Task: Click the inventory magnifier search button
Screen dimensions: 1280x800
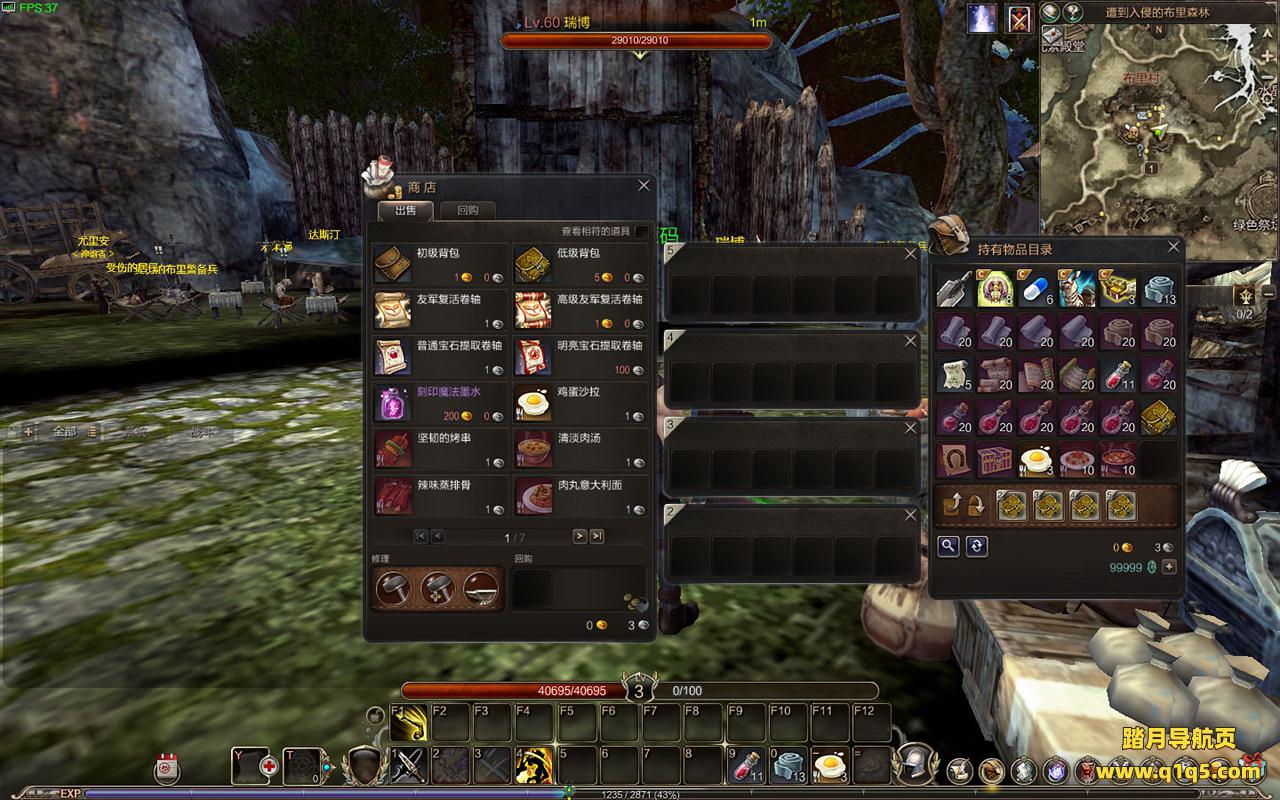Action: pyautogui.click(x=947, y=545)
